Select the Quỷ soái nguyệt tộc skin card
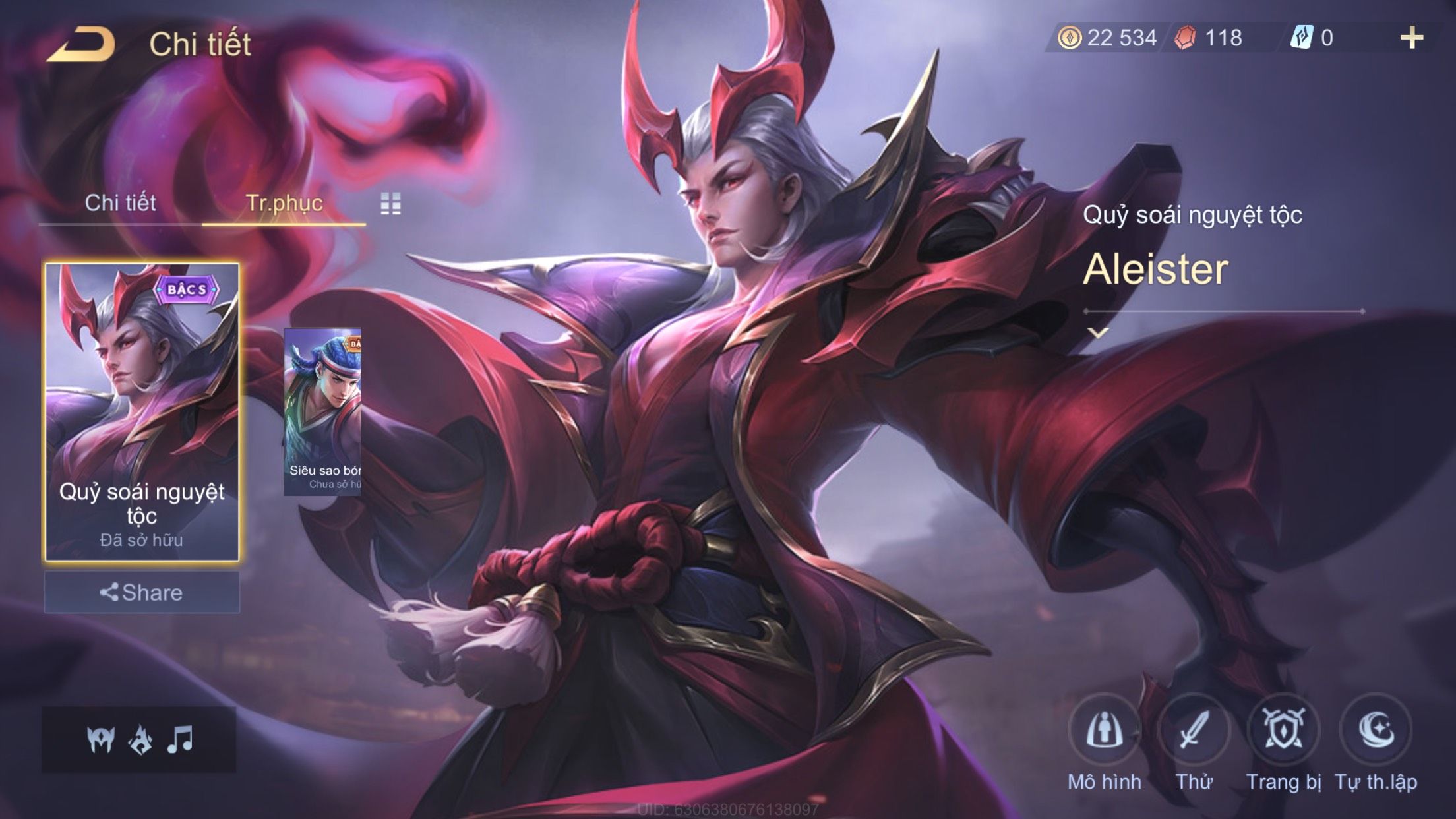 pyautogui.click(x=142, y=411)
